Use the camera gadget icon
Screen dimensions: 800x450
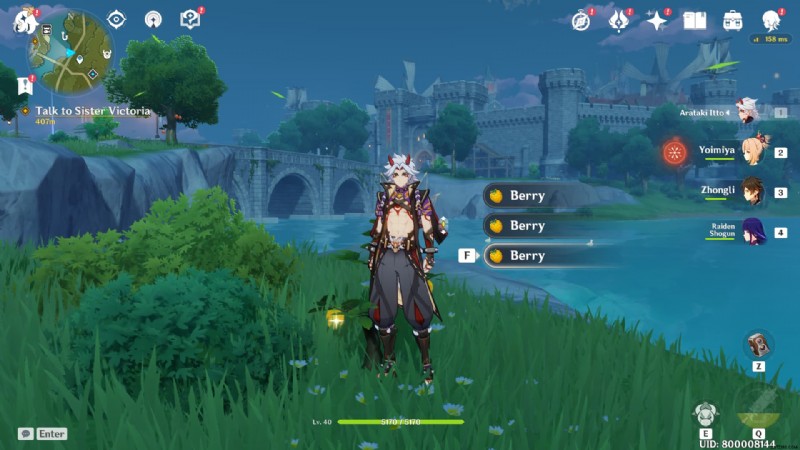[759, 345]
